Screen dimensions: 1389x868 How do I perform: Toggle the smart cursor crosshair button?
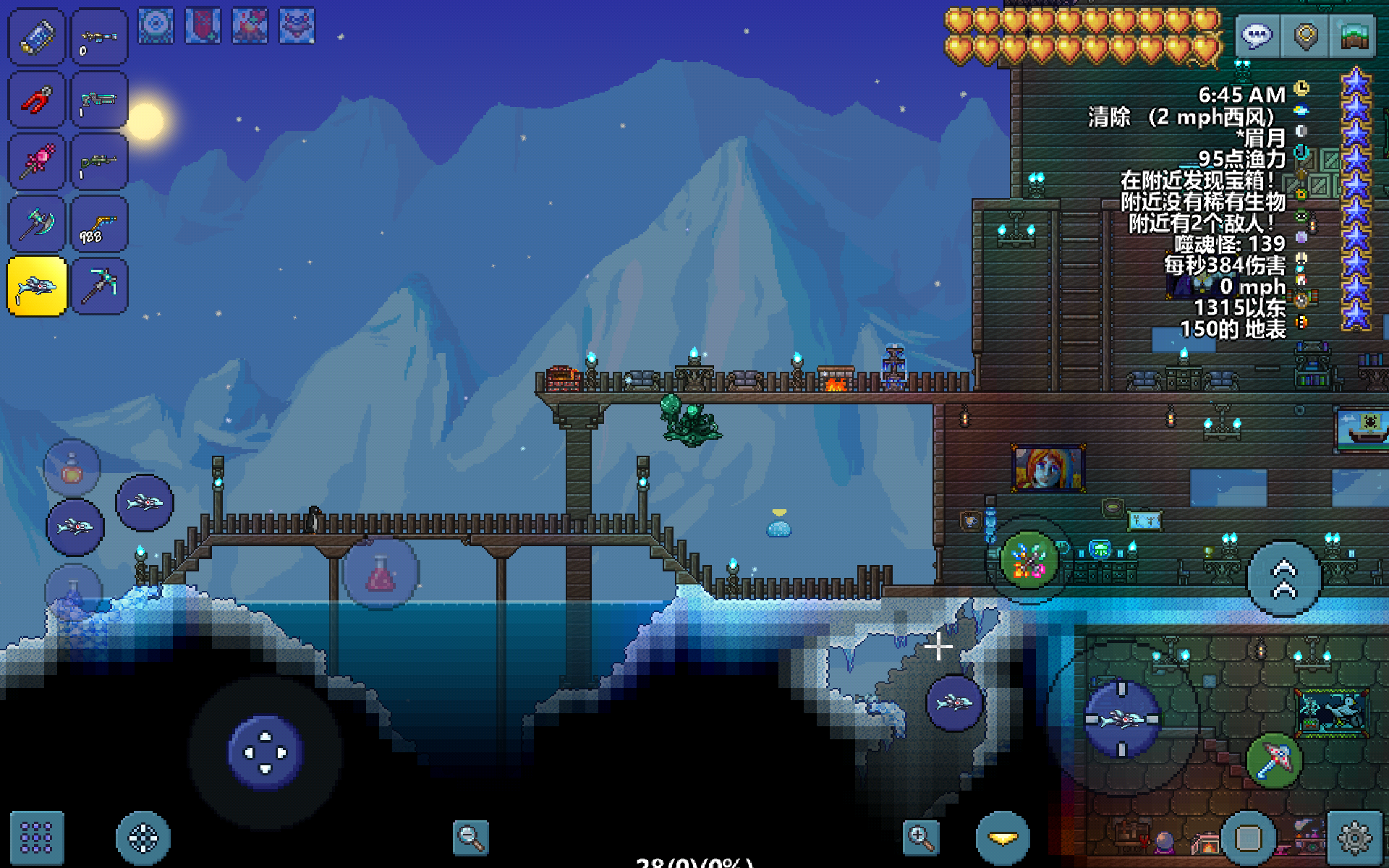(143, 838)
